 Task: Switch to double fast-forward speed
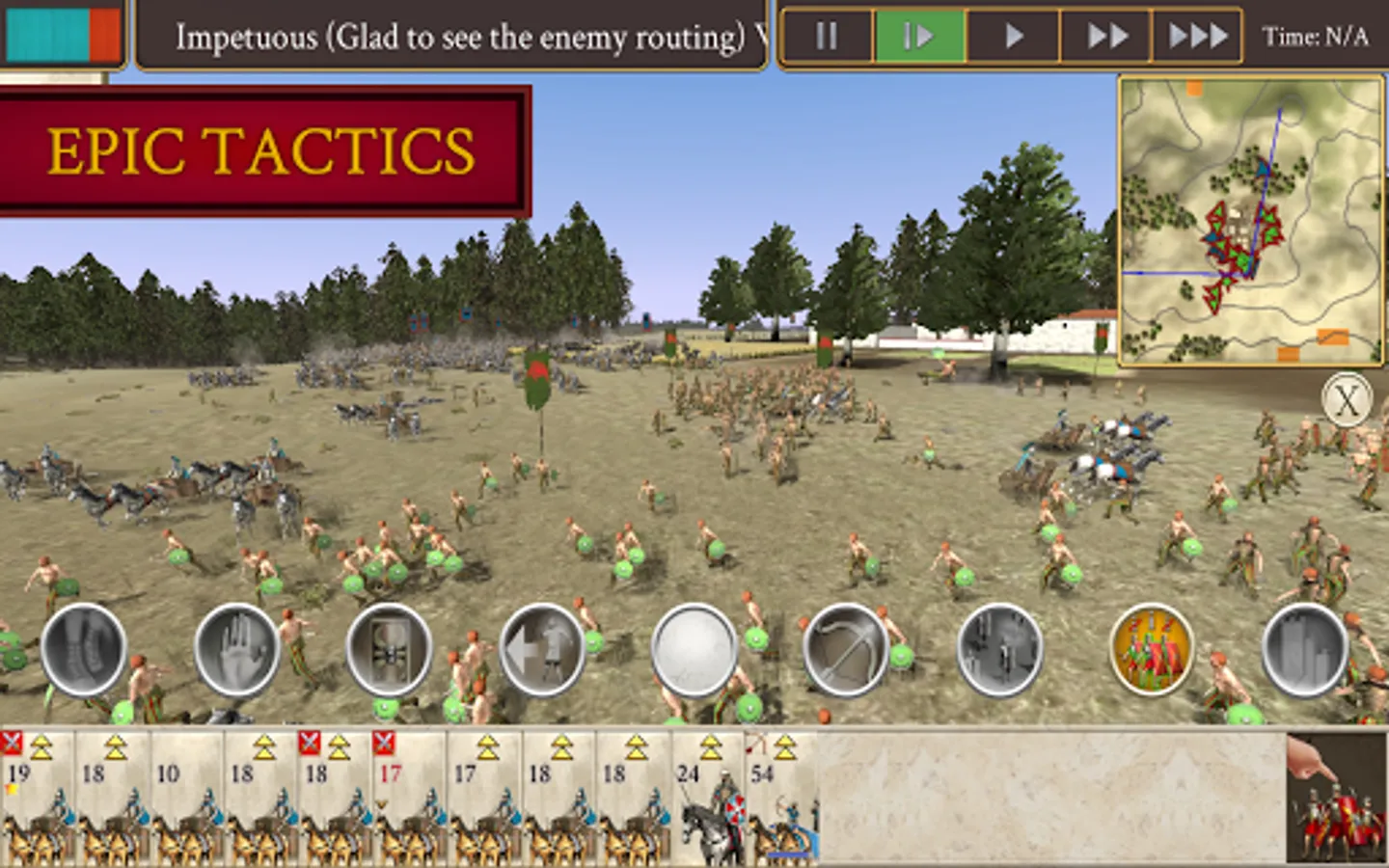point(1106,37)
